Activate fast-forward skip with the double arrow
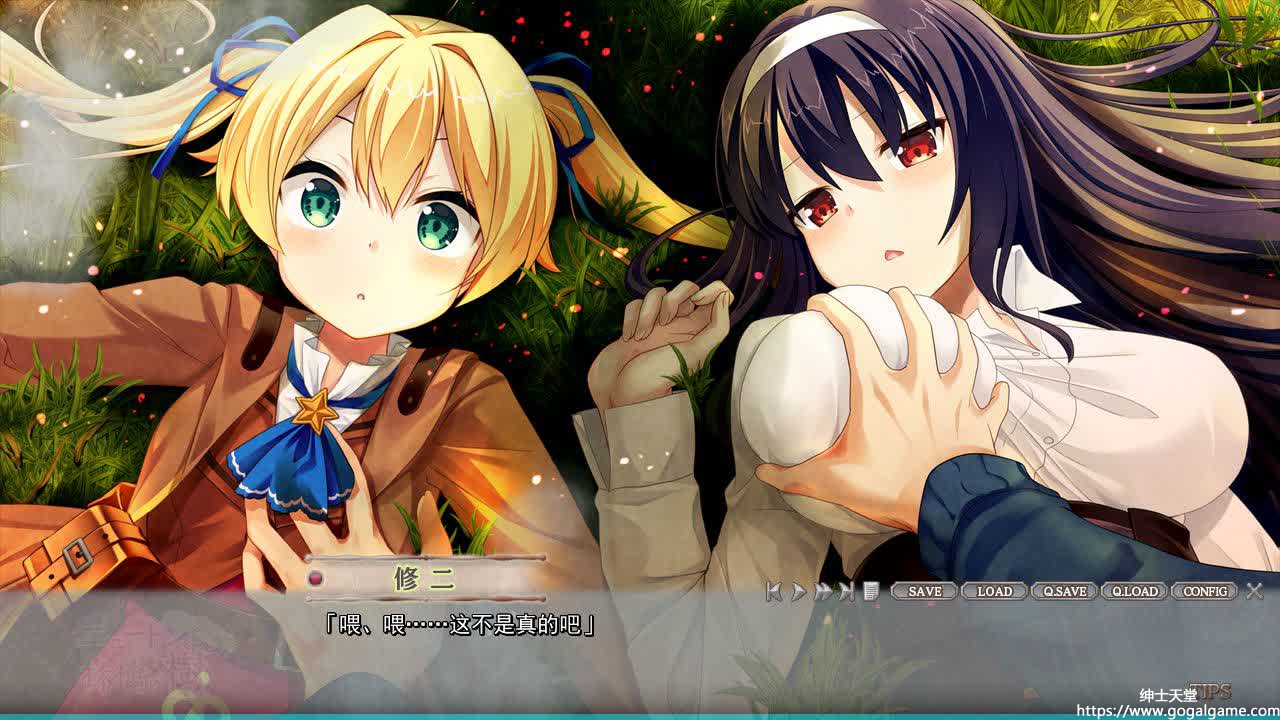The width and height of the screenshot is (1280, 720). click(x=822, y=591)
